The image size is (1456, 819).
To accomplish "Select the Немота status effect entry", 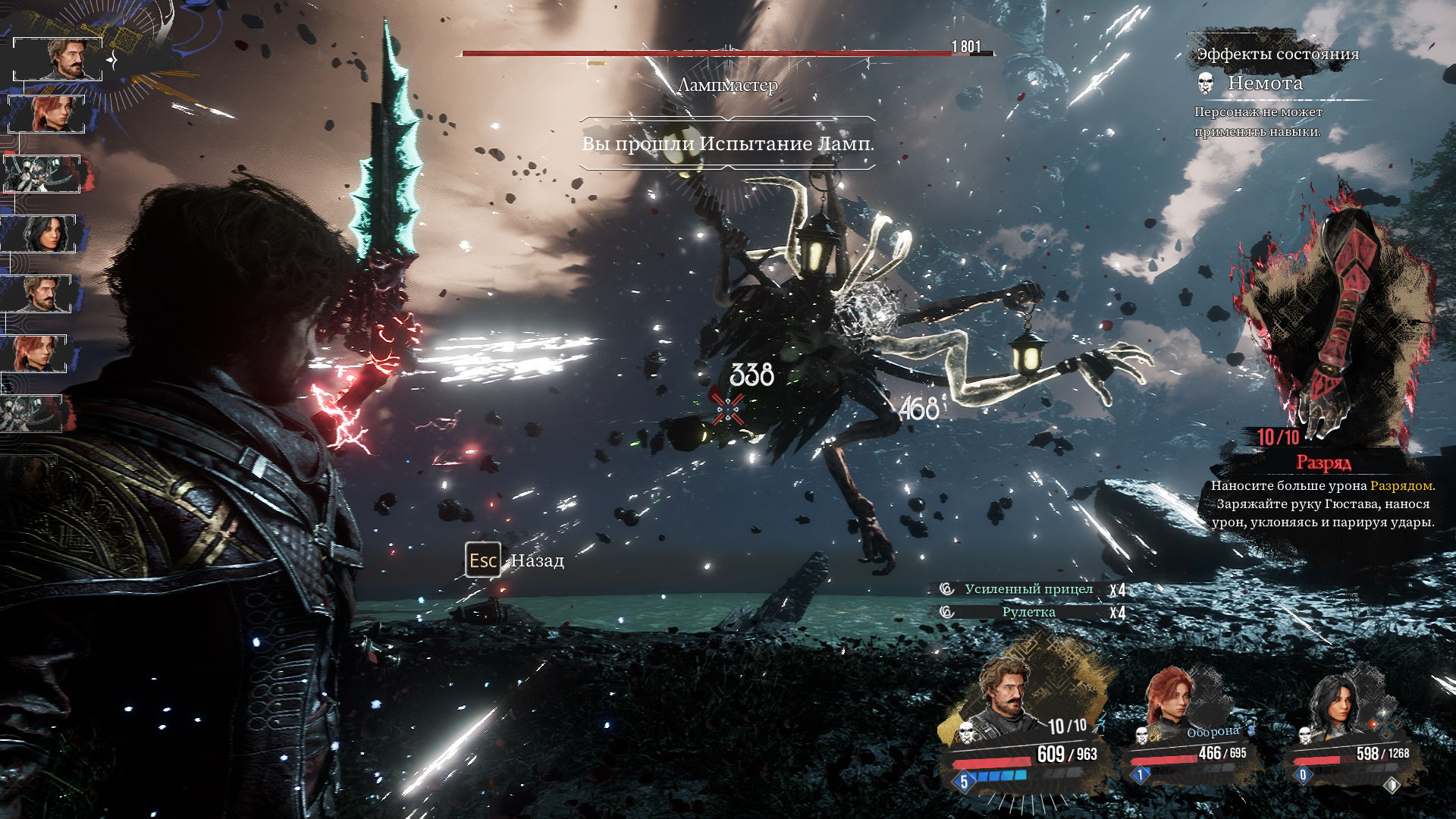I will coord(1264,83).
